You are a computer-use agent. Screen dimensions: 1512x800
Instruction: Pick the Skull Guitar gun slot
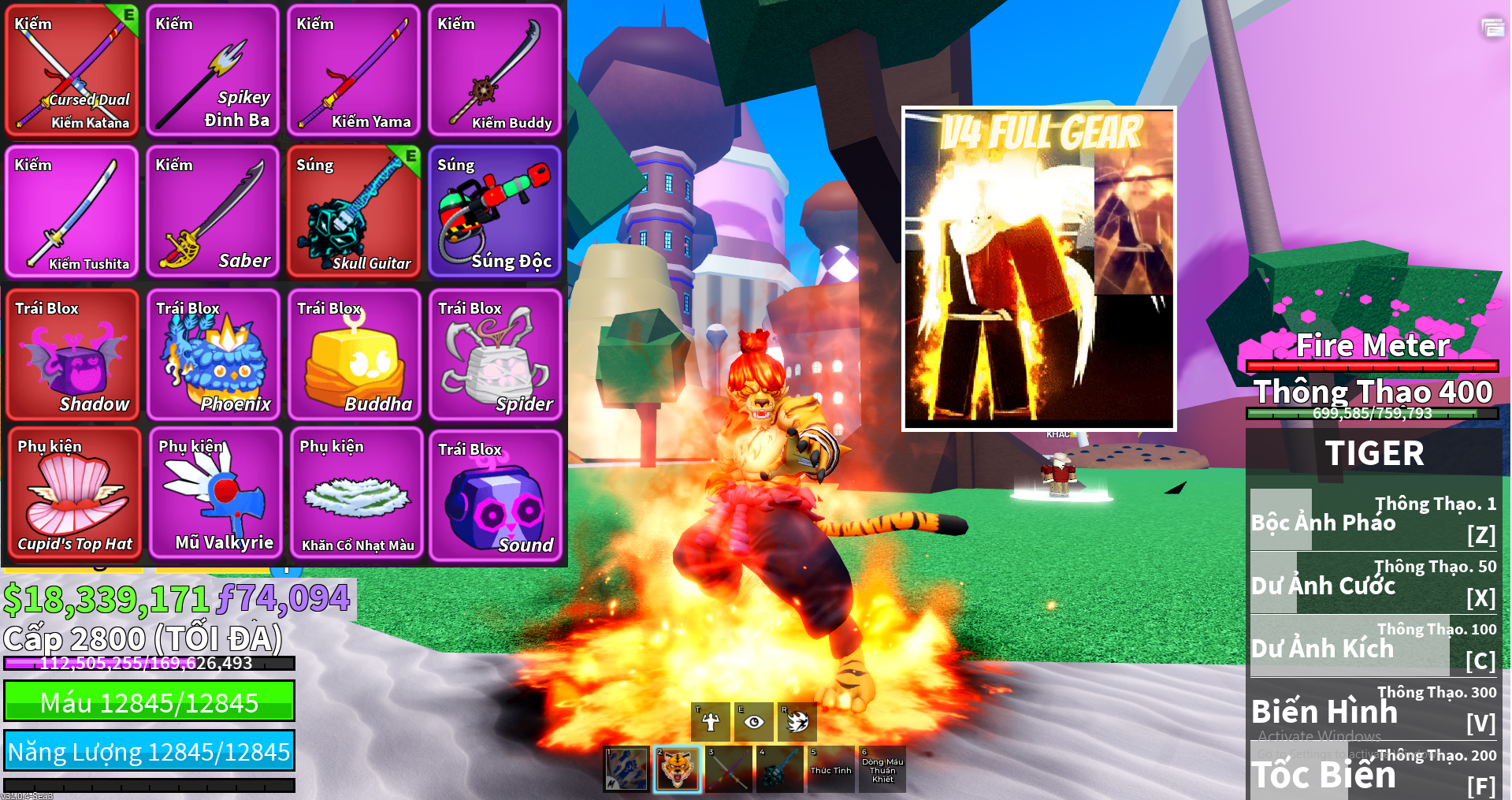(354, 211)
